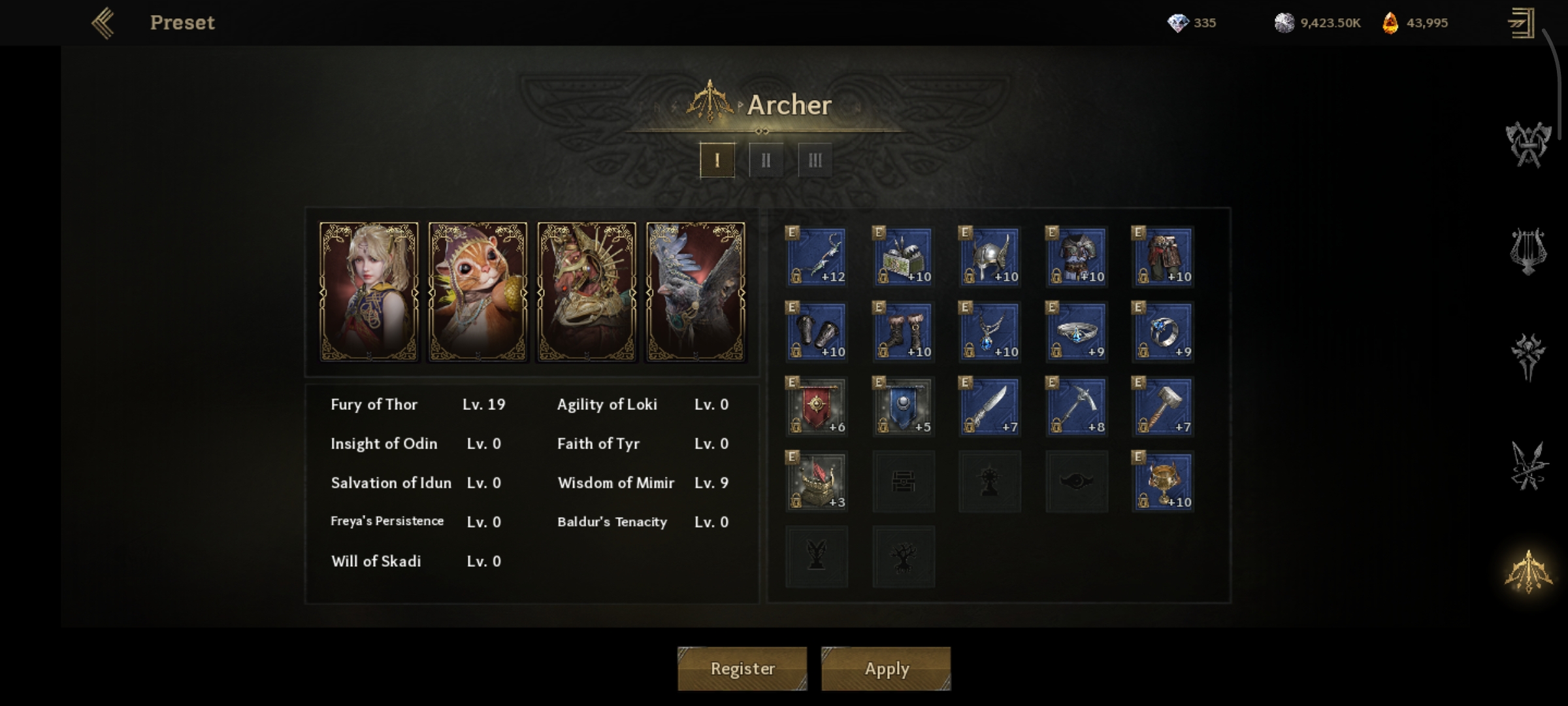Register the current preset
This screenshot has height=706, width=1568.
click(742, 669)
